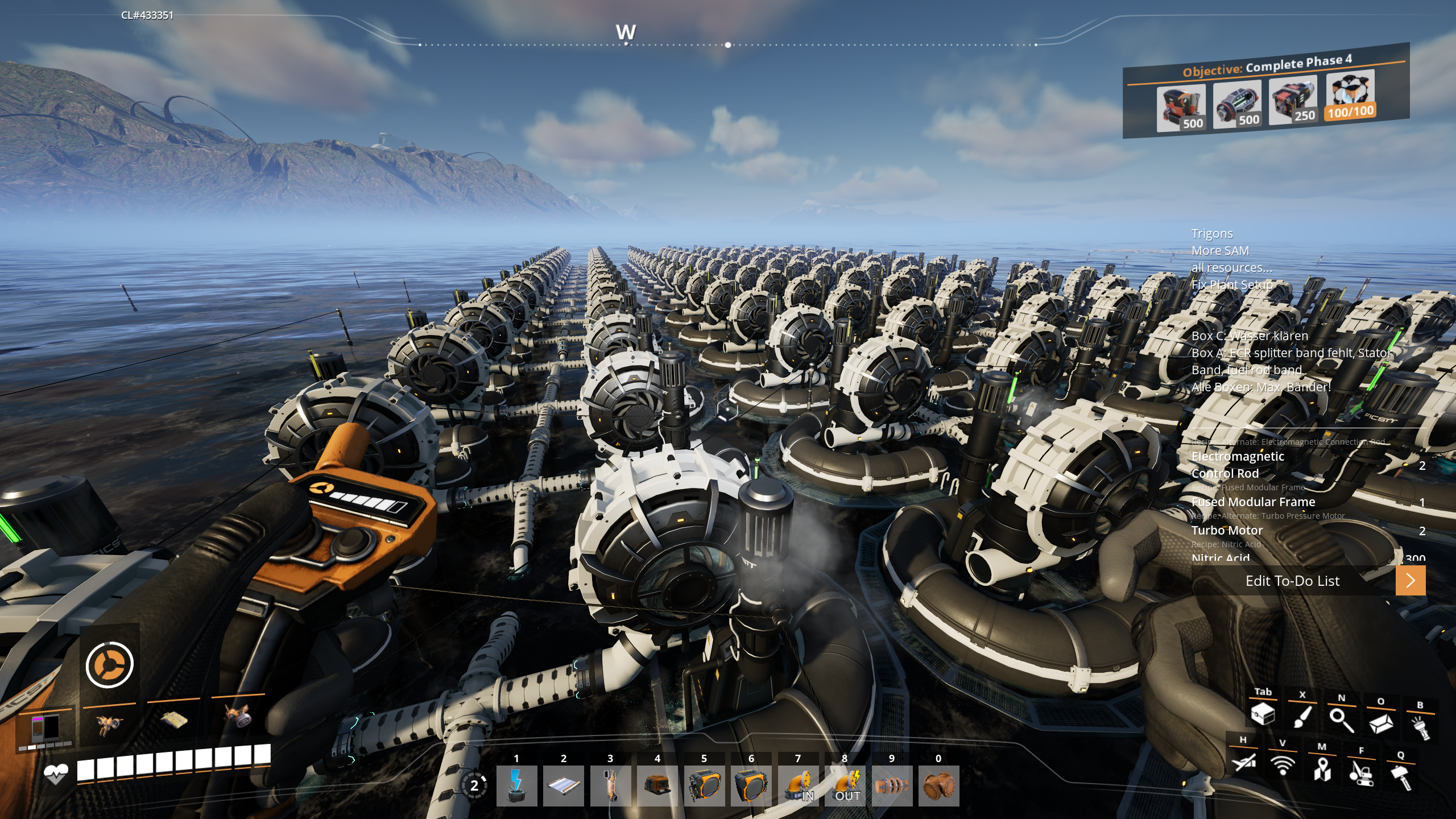The image size is (1456, 819).
Task: Select the gas mask equipment slot
Action: tap(238, 718)
